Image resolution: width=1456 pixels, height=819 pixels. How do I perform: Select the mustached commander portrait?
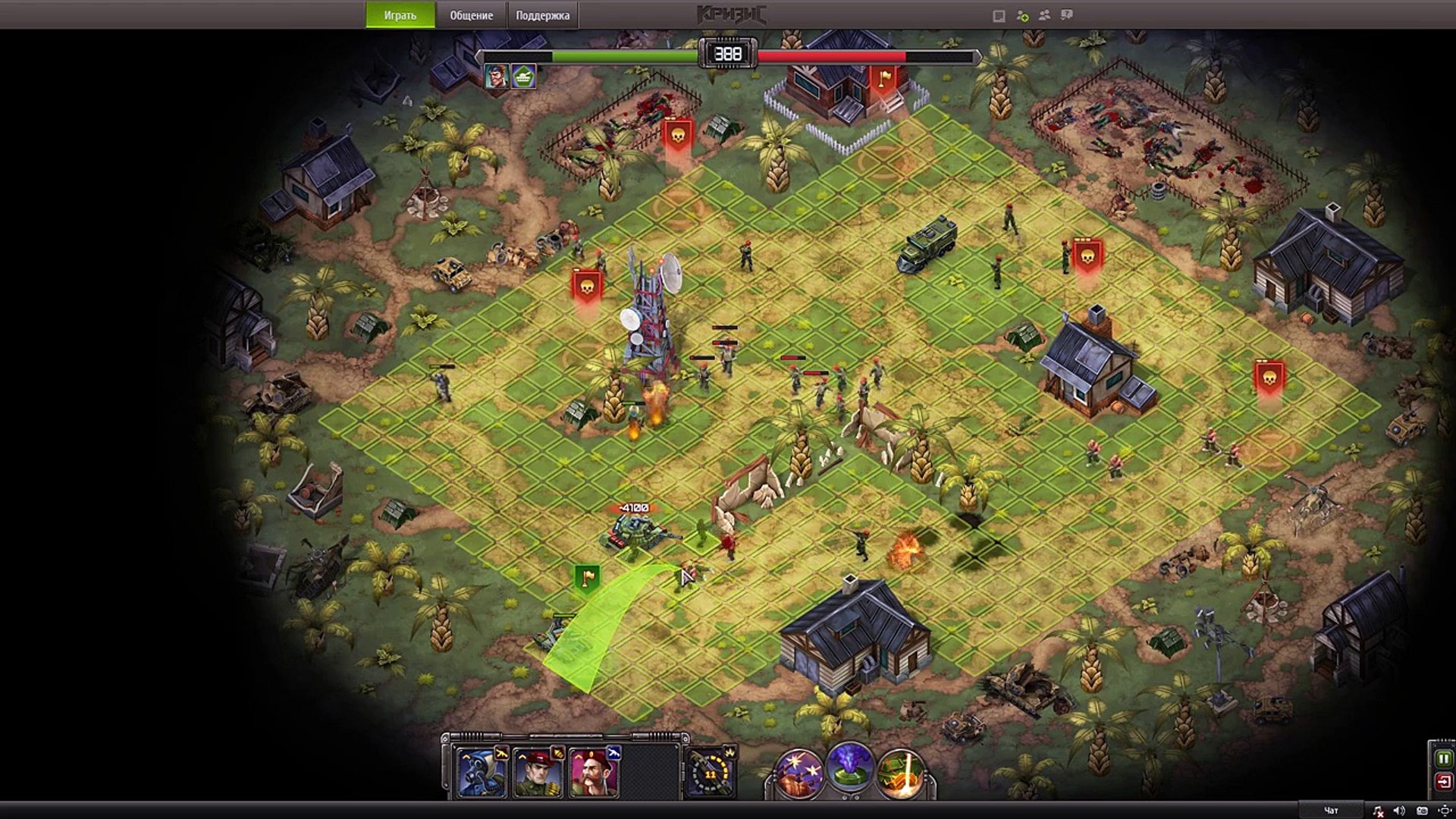594,772
